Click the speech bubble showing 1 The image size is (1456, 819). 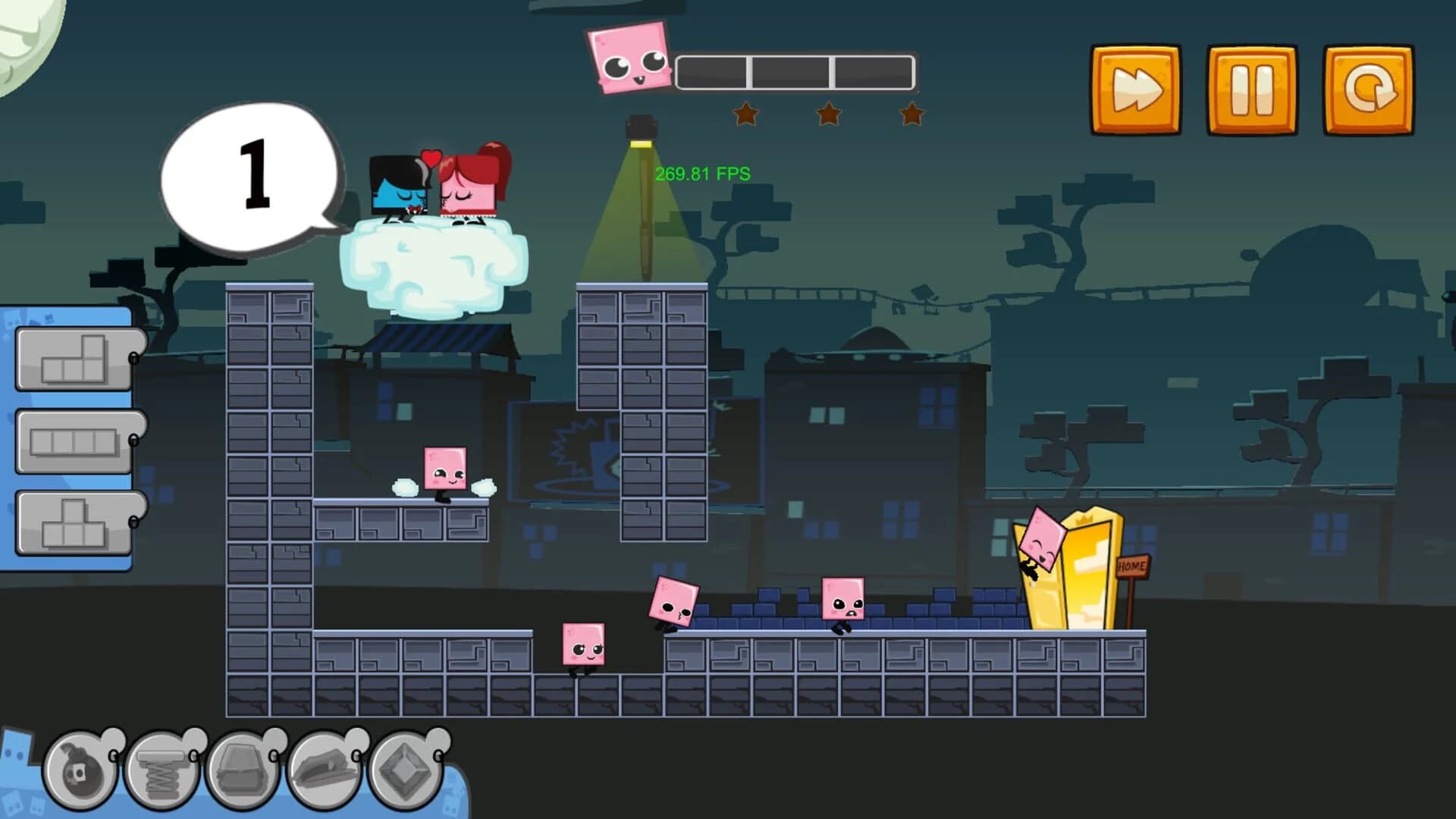pos(254,174)
